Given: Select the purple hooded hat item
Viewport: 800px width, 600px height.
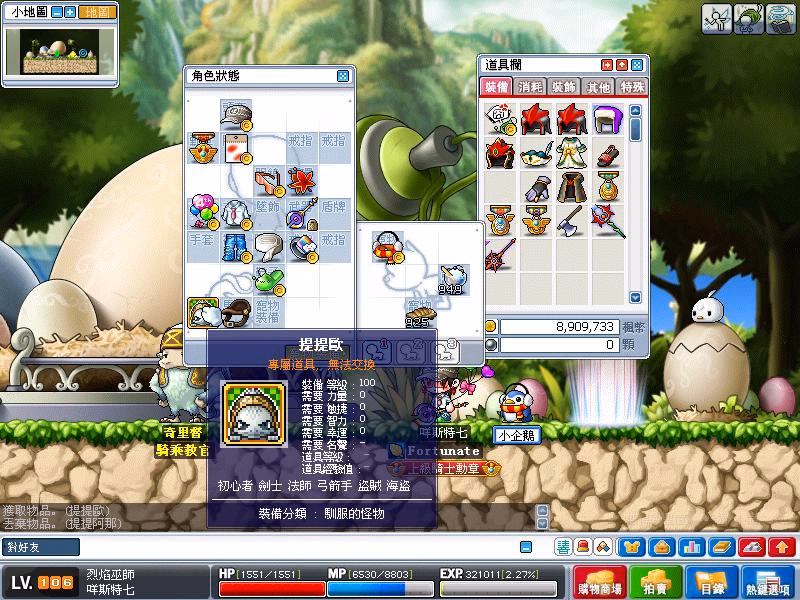Looking at the screenshot, I should tap(604, 122).
